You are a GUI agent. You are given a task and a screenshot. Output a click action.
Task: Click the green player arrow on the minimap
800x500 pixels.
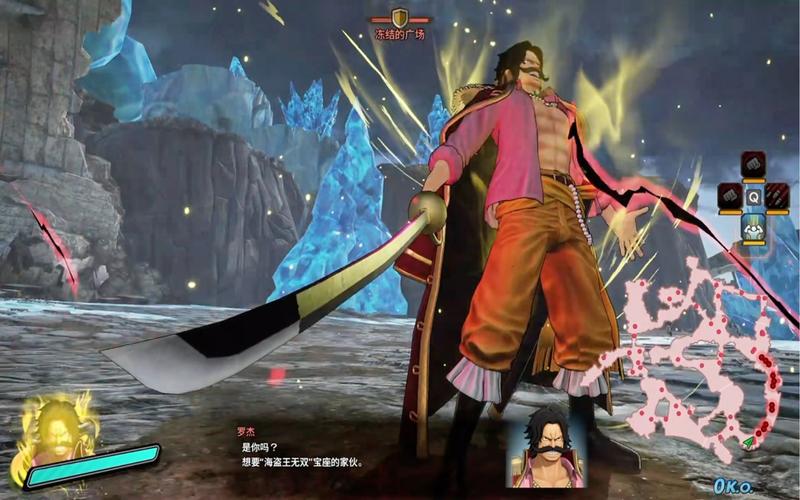coord(747,441)
